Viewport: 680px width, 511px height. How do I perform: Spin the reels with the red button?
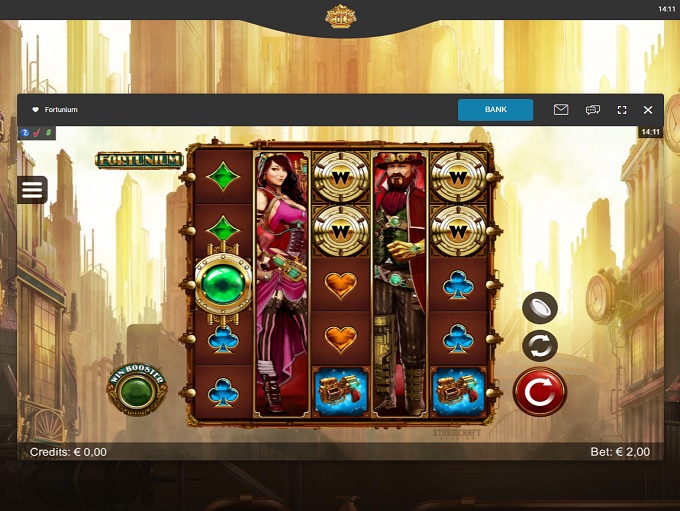tap(539, 392)
